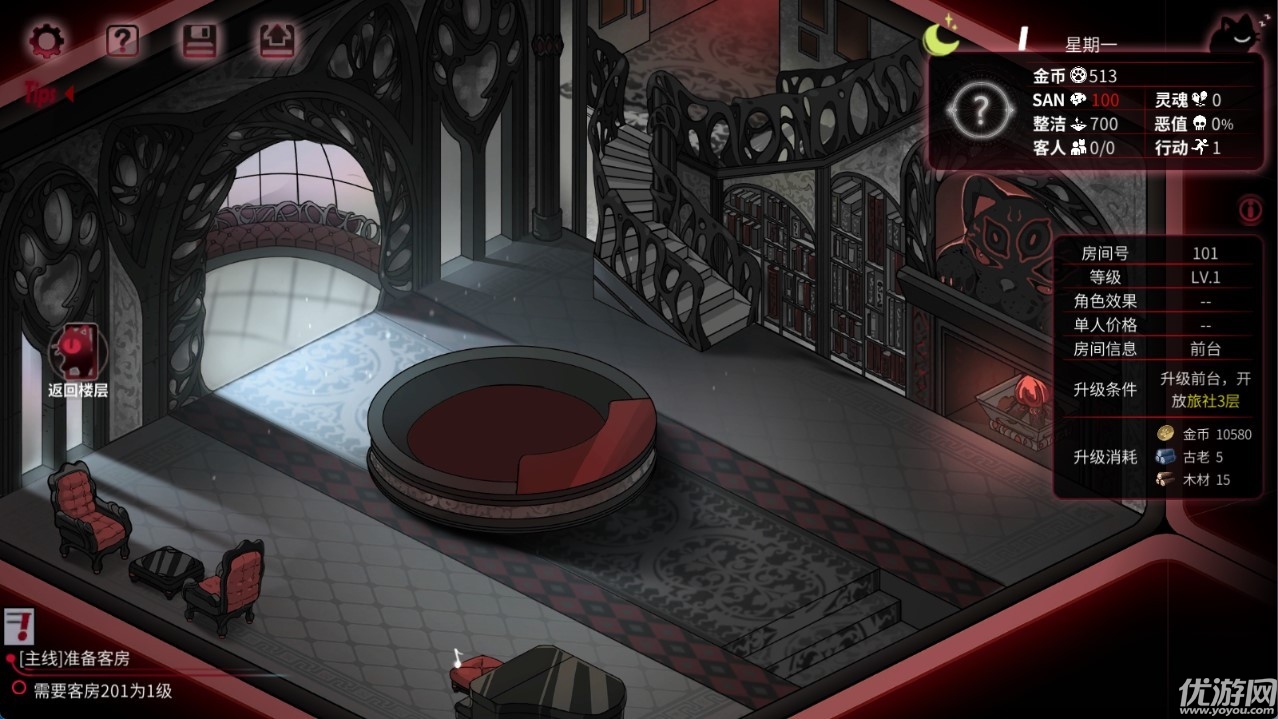Click the red exclamation quest icon

(x=17, y=627)
